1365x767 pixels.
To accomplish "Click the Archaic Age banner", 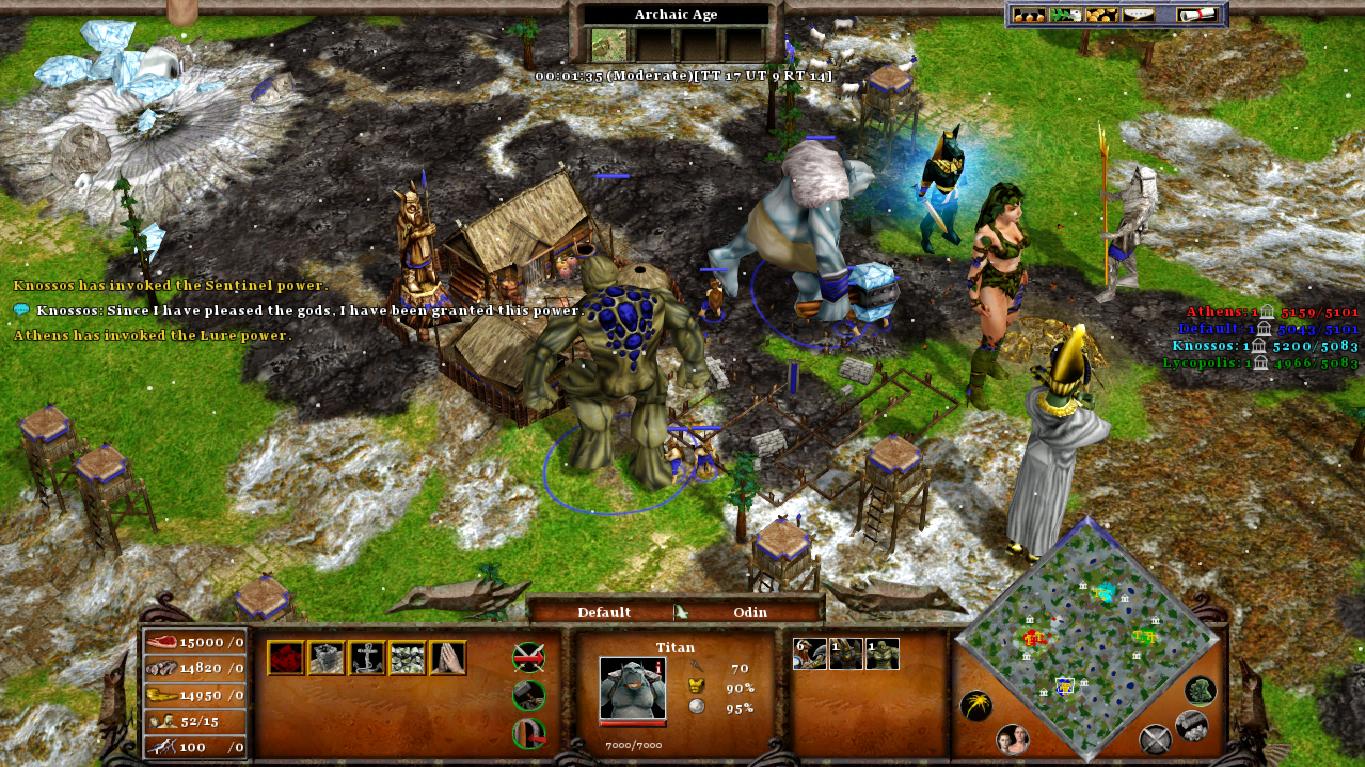I will click(675, 14).
